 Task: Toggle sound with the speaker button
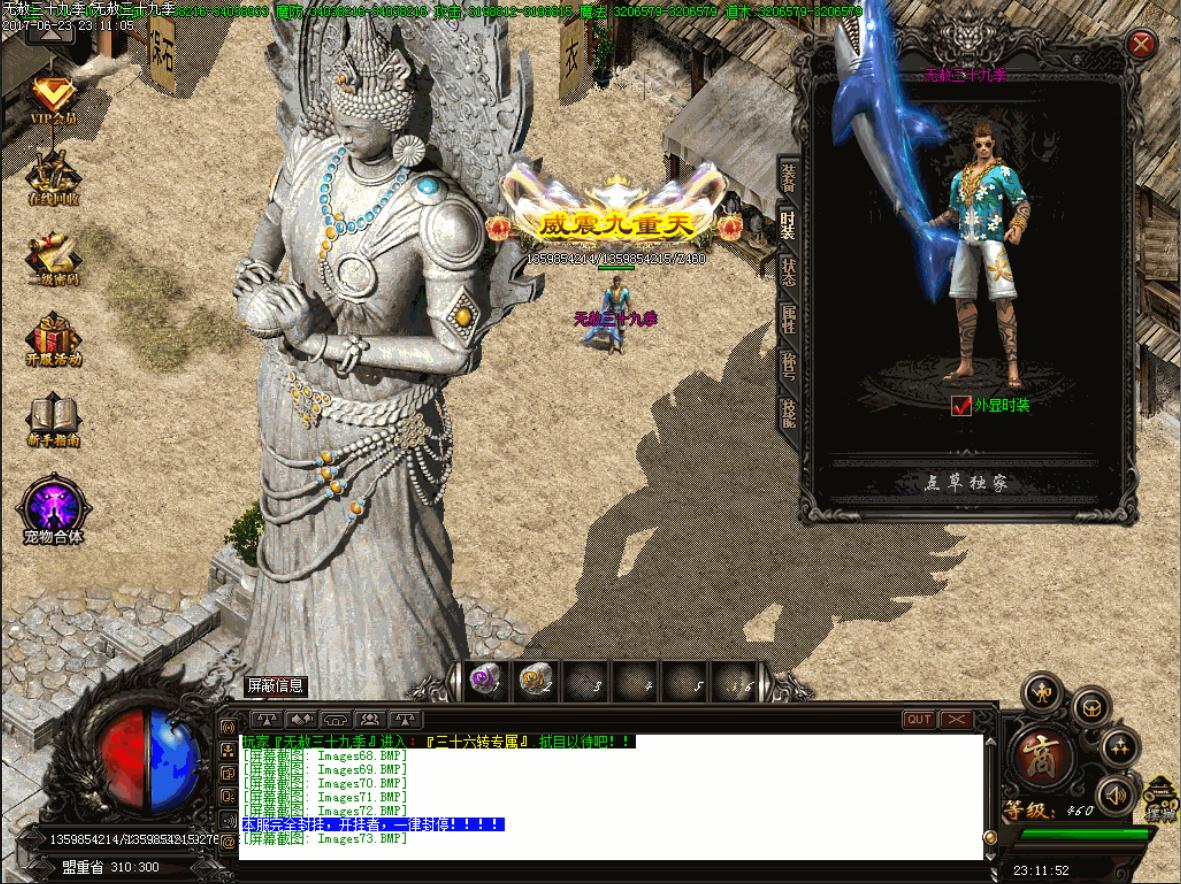(1116, 795)
